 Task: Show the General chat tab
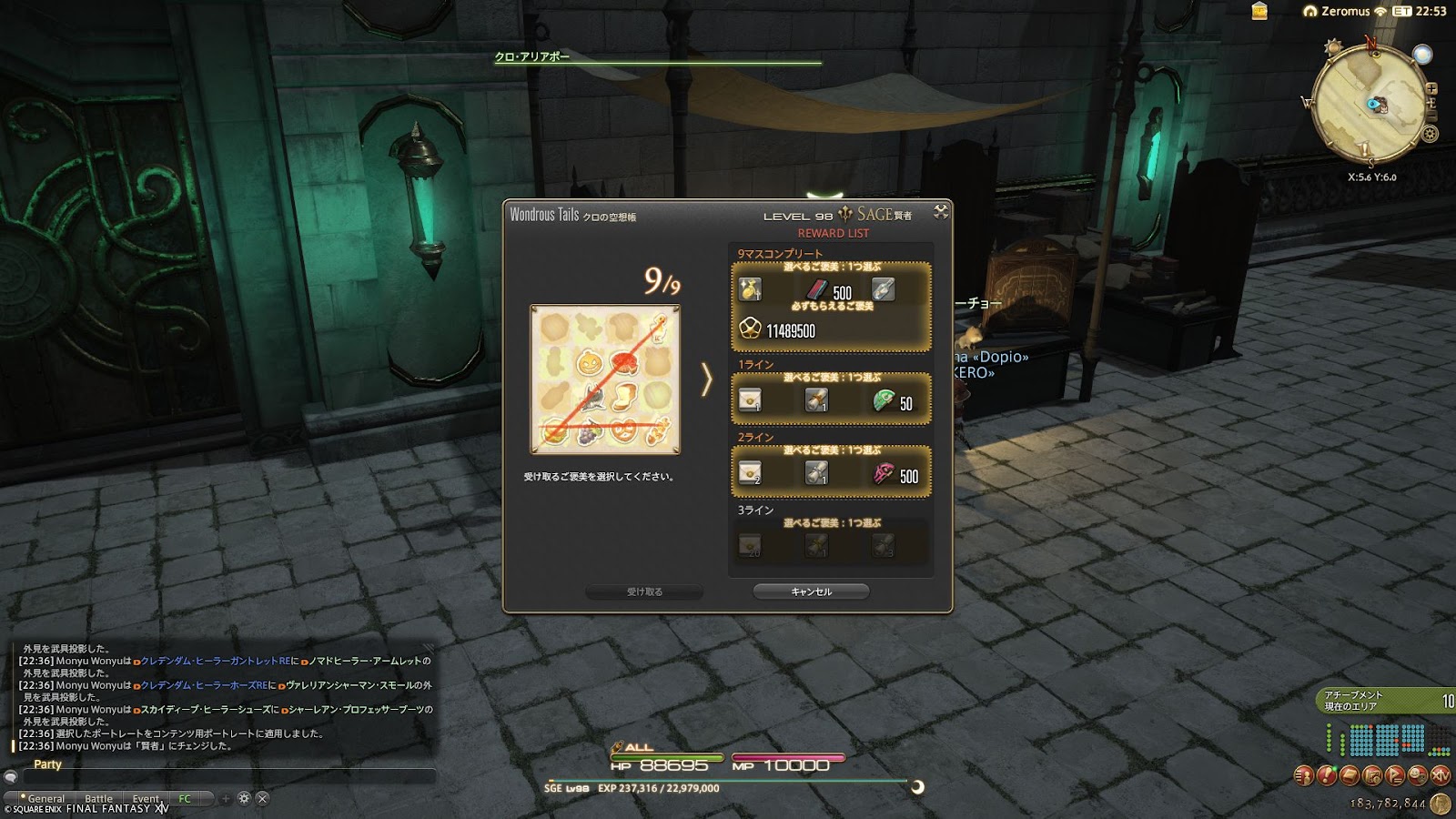click(45, 798)
